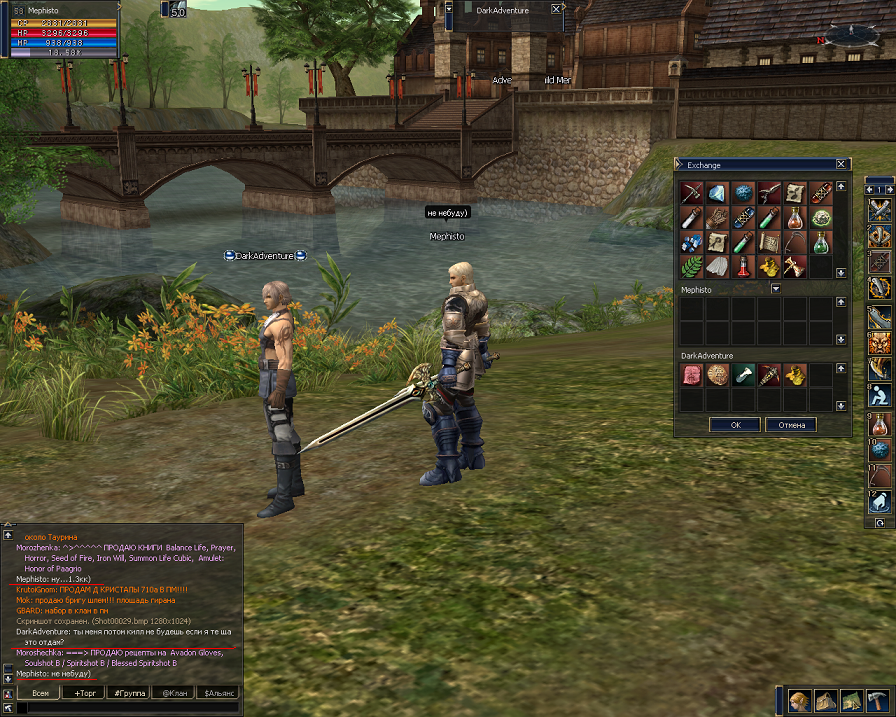The image size is (896, 717).
Task: Cancel the exchange with the Отмена button
Action: pos(790,425)
